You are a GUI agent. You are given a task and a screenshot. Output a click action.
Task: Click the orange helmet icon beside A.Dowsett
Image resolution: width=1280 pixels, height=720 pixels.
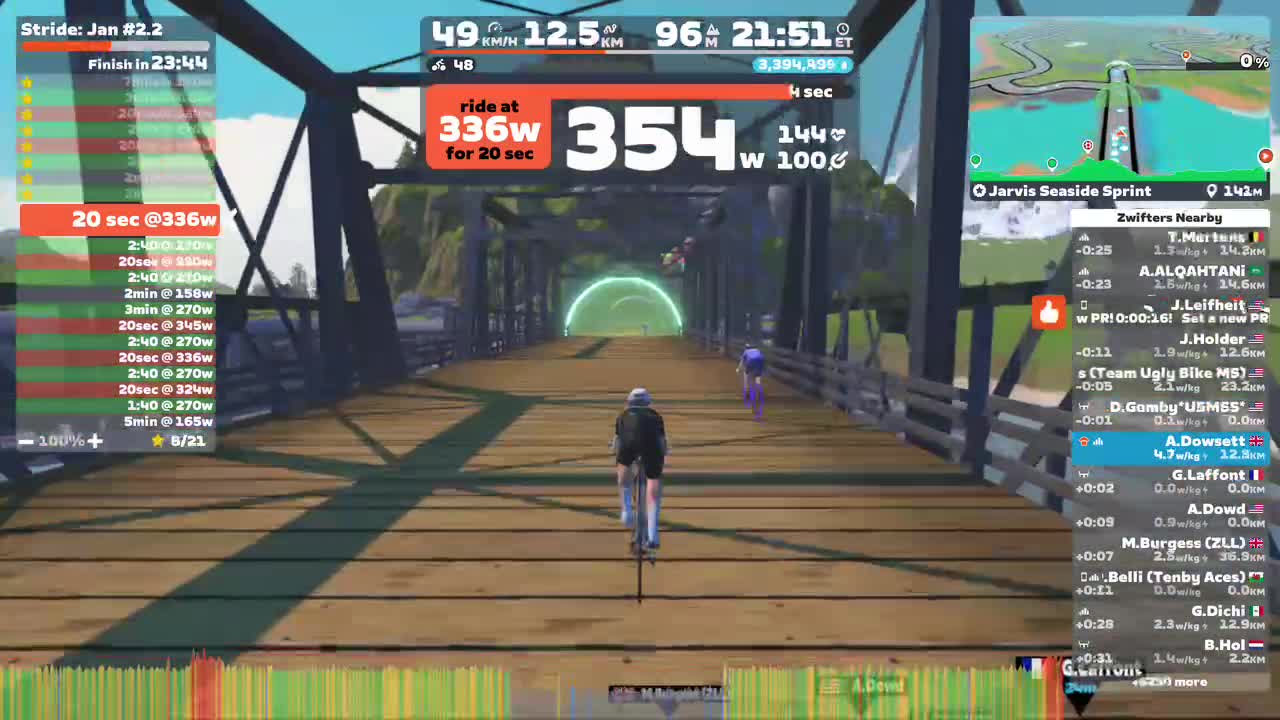tap(1084, 440)
